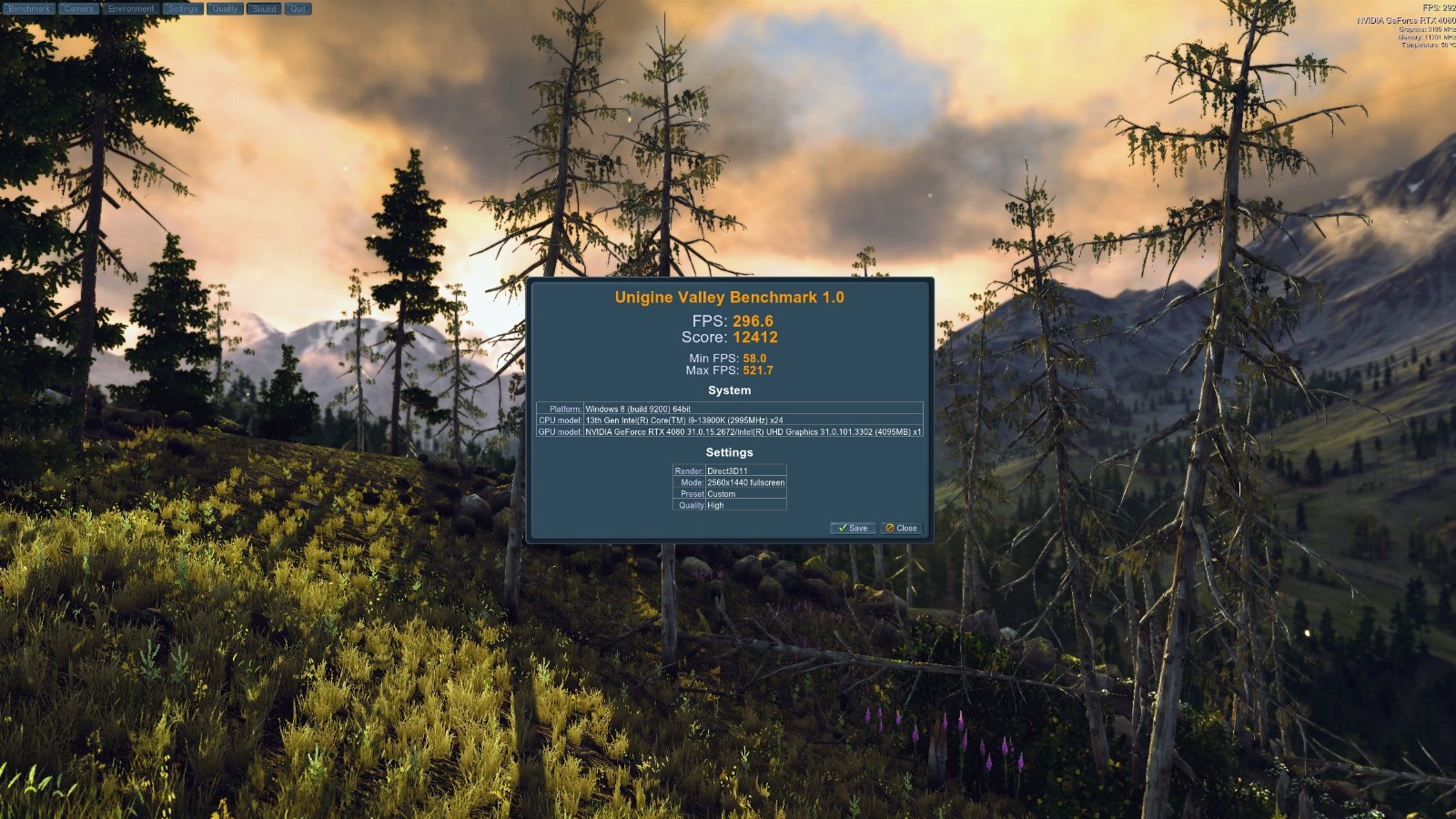Save the benchmark results
This screenshot has width=1456, height=819.
(x=853, y=528)
